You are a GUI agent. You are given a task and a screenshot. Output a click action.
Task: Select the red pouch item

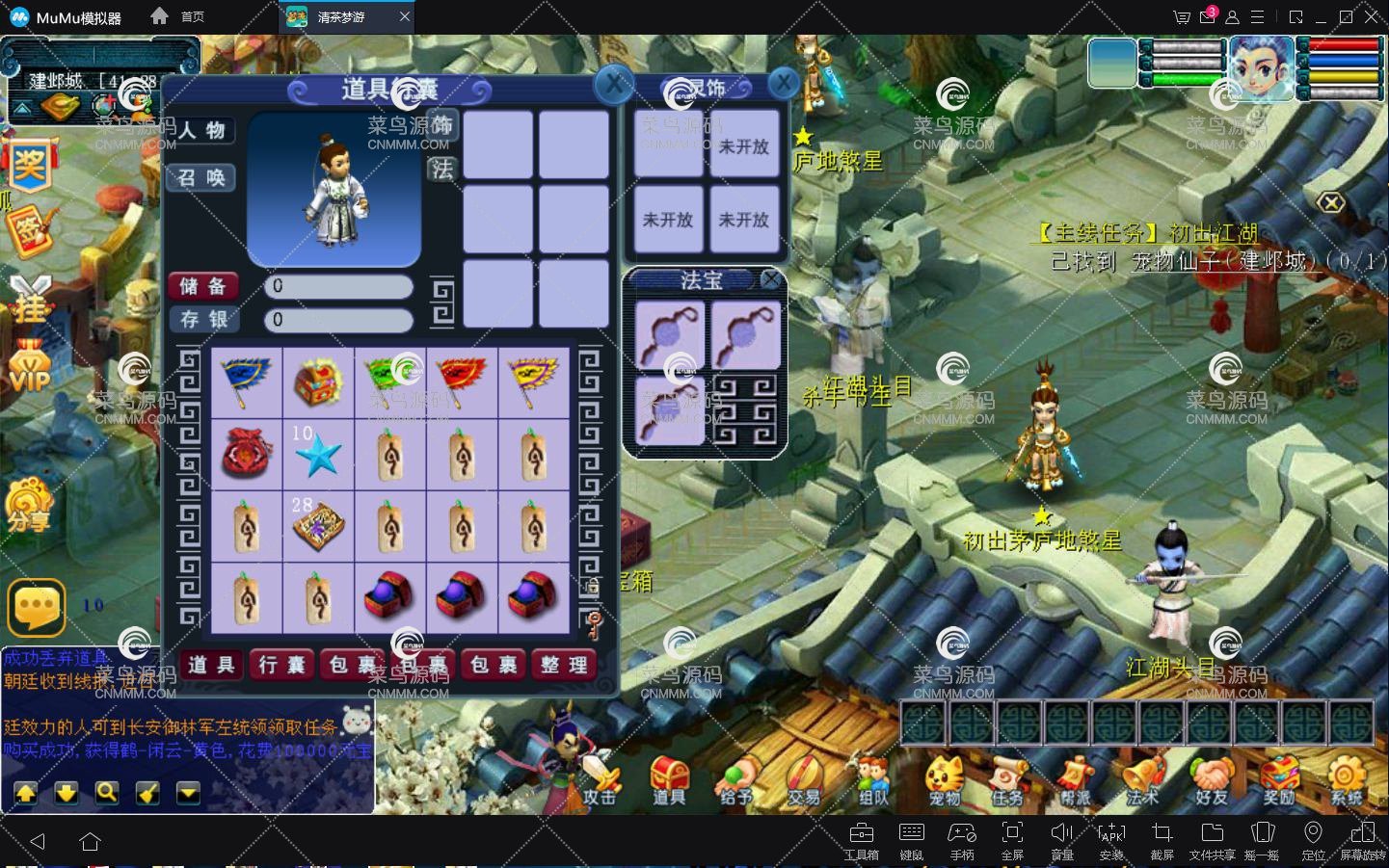(247, 453)
